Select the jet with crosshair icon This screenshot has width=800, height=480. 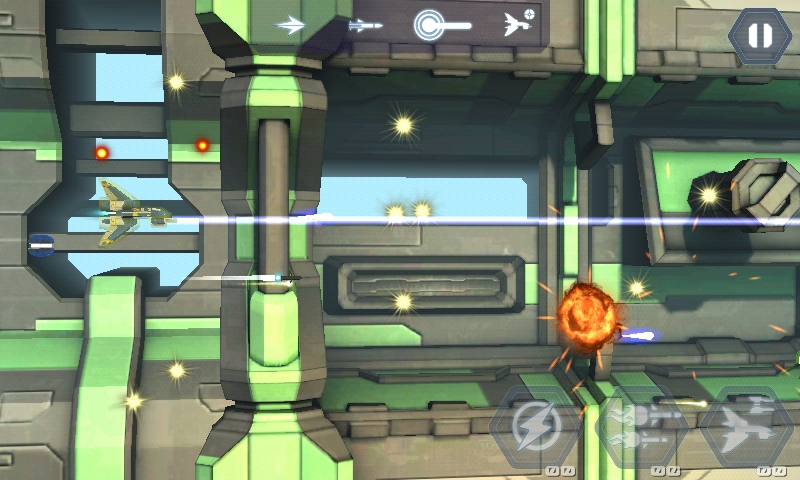click(x=518, y=23)
